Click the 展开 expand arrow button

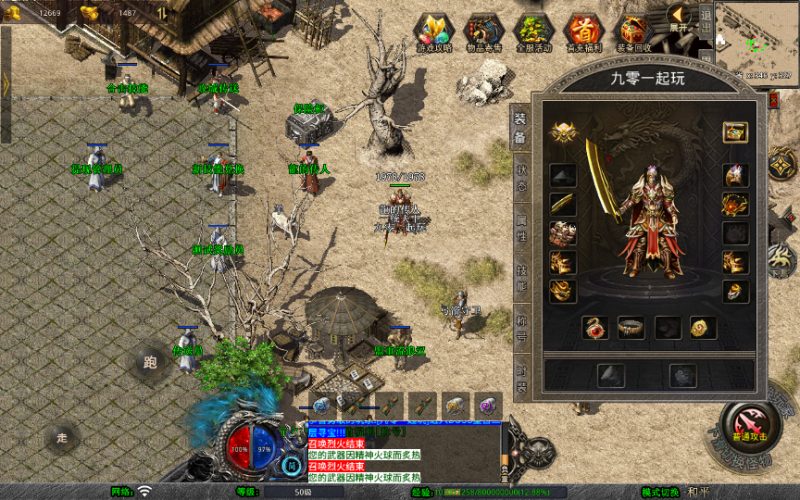[x=679, y=17]
